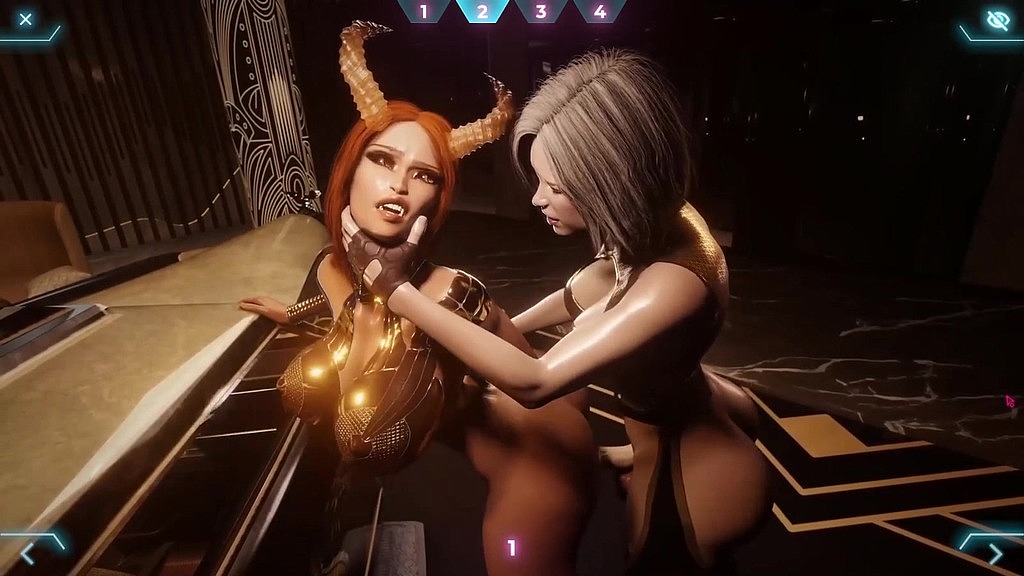Screen dimensions: 1024x576
Task: Close the scene with the X button
Action: coord(26,19)
